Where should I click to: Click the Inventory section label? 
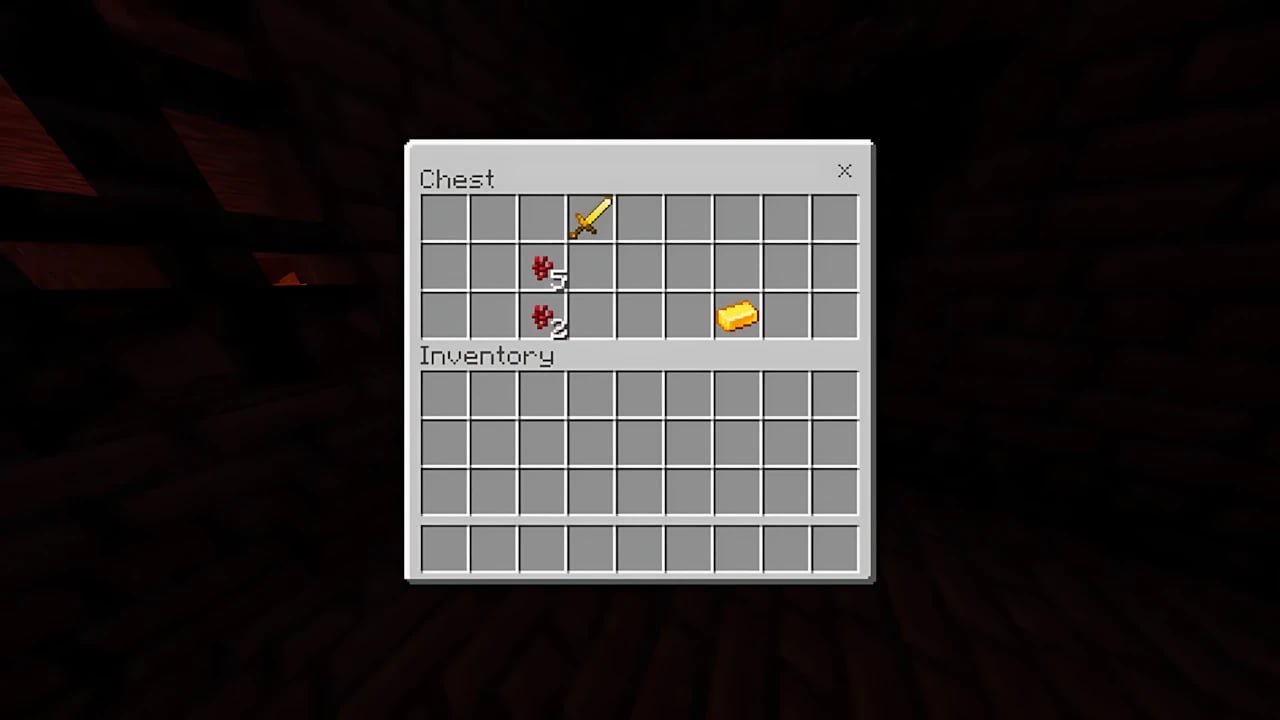pos(487,356)
